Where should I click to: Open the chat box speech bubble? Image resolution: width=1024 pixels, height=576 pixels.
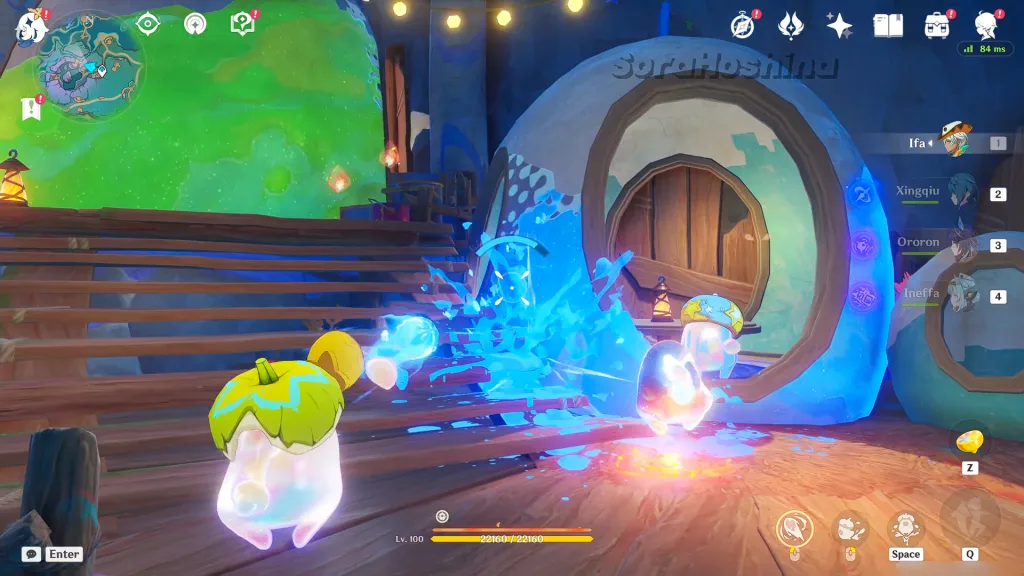click(31, 554)
